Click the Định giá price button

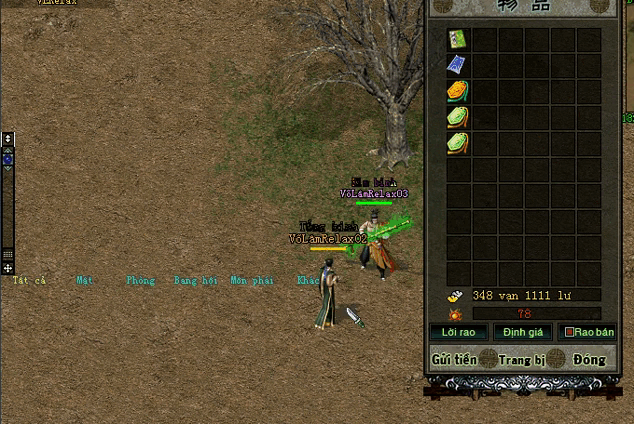pyautogui.click(x=520, y=332)
